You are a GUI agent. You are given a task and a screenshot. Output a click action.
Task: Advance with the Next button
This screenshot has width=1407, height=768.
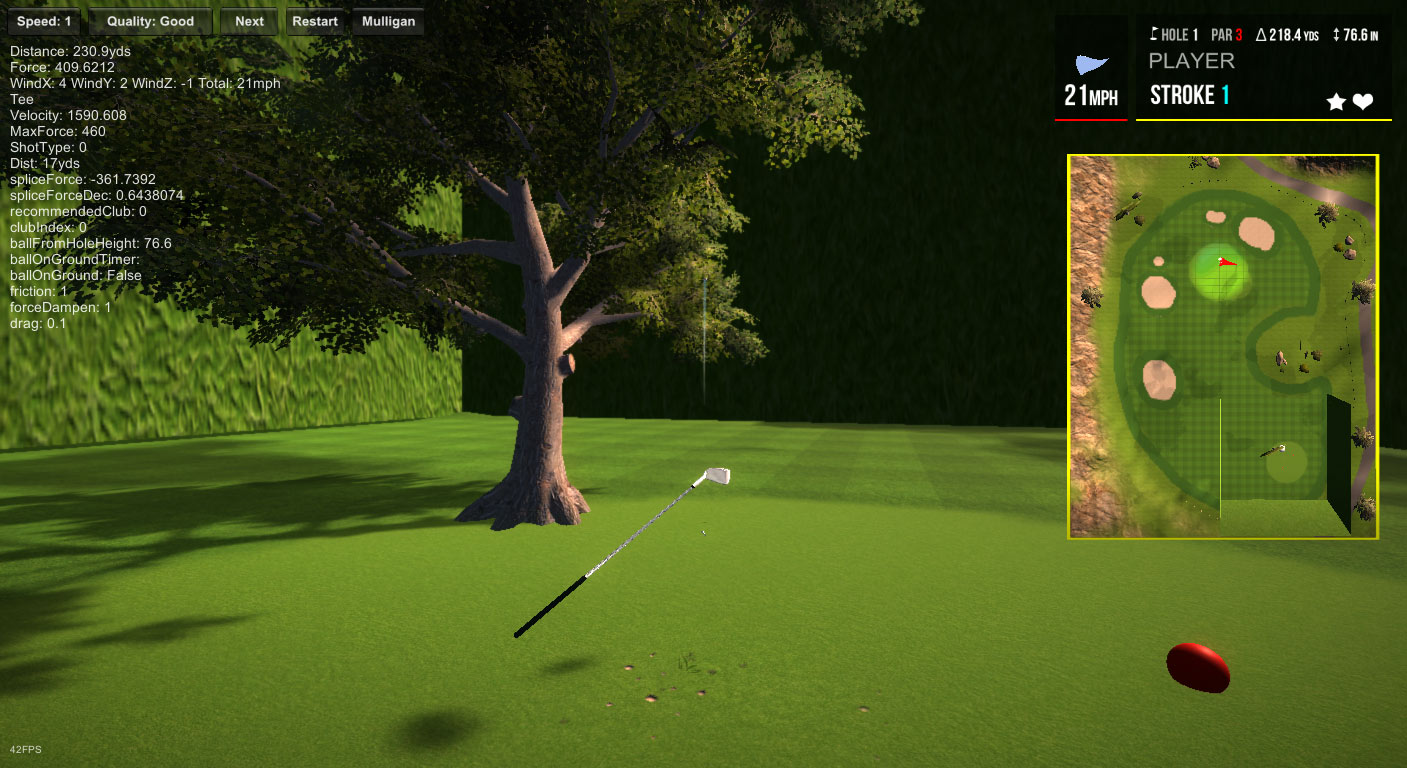[249, 22]
